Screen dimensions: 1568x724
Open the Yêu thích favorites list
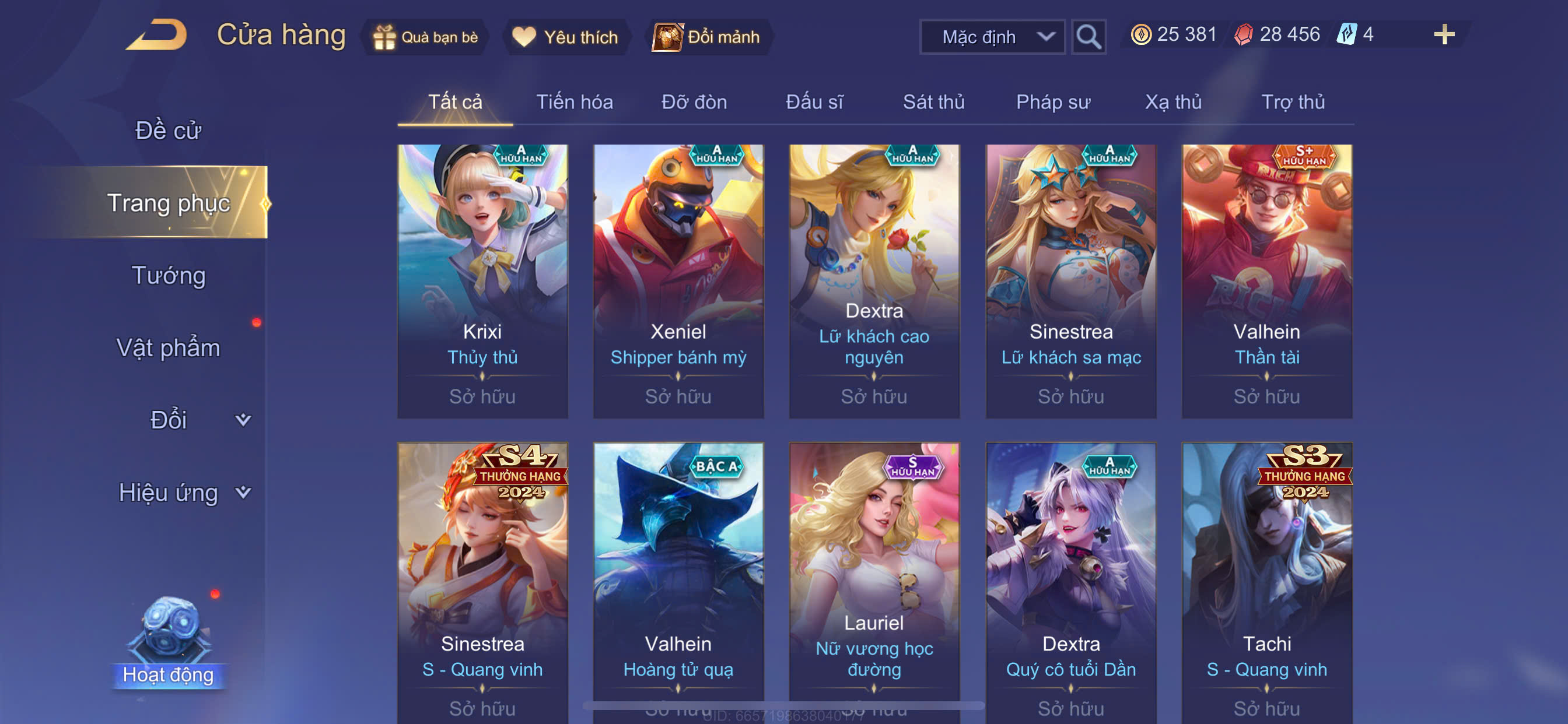click(565, 37)
